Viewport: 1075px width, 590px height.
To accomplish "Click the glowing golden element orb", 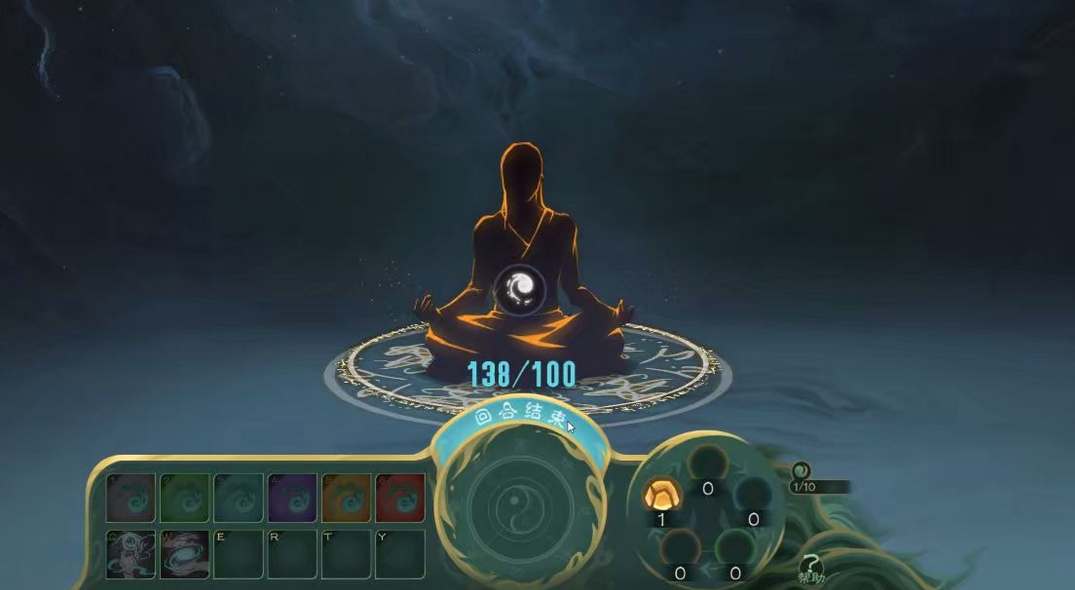I will tap(661, 493).
